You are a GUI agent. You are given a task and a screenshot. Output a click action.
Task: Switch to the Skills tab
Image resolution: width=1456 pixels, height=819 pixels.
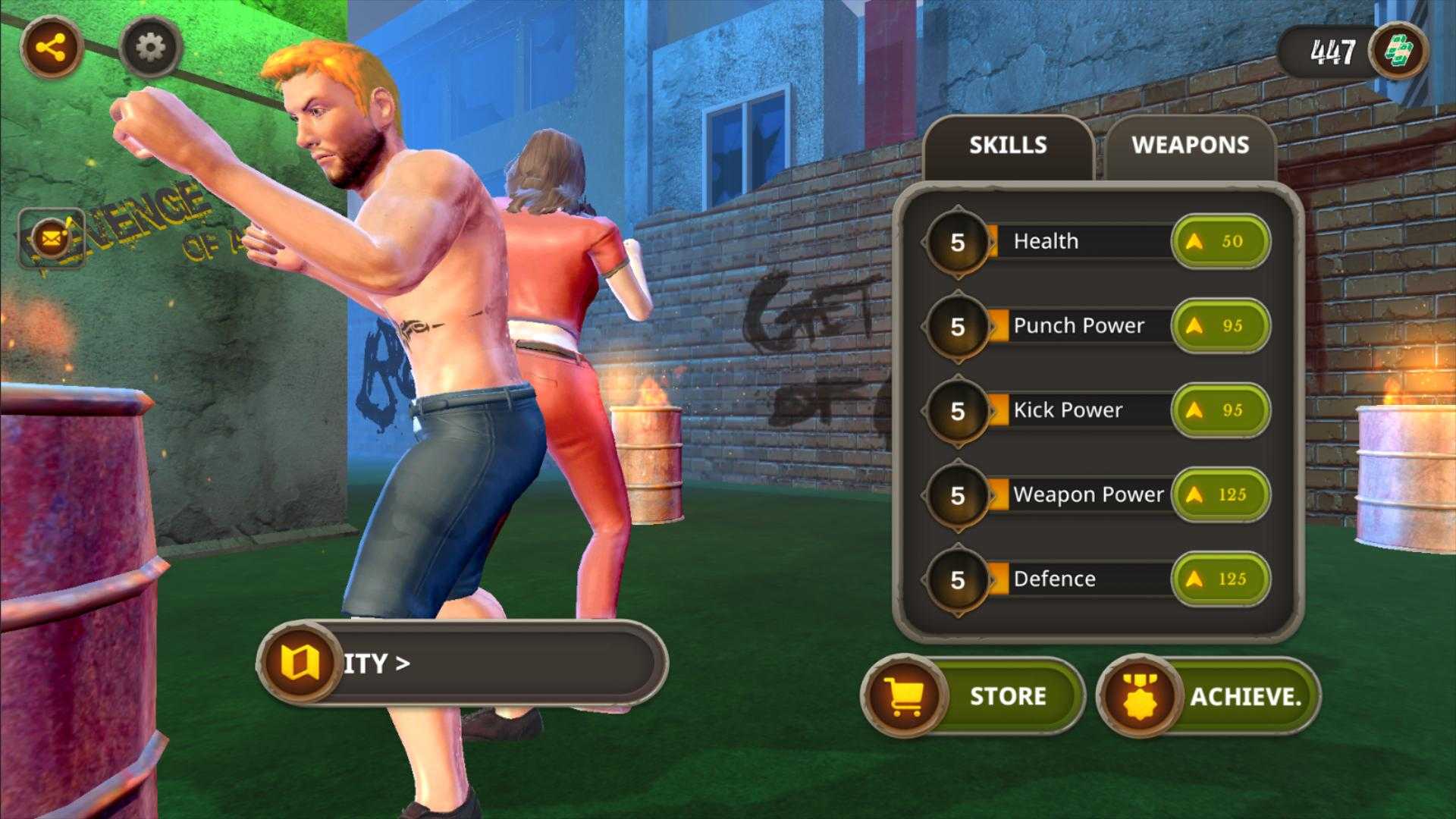tap(1008, 146)
